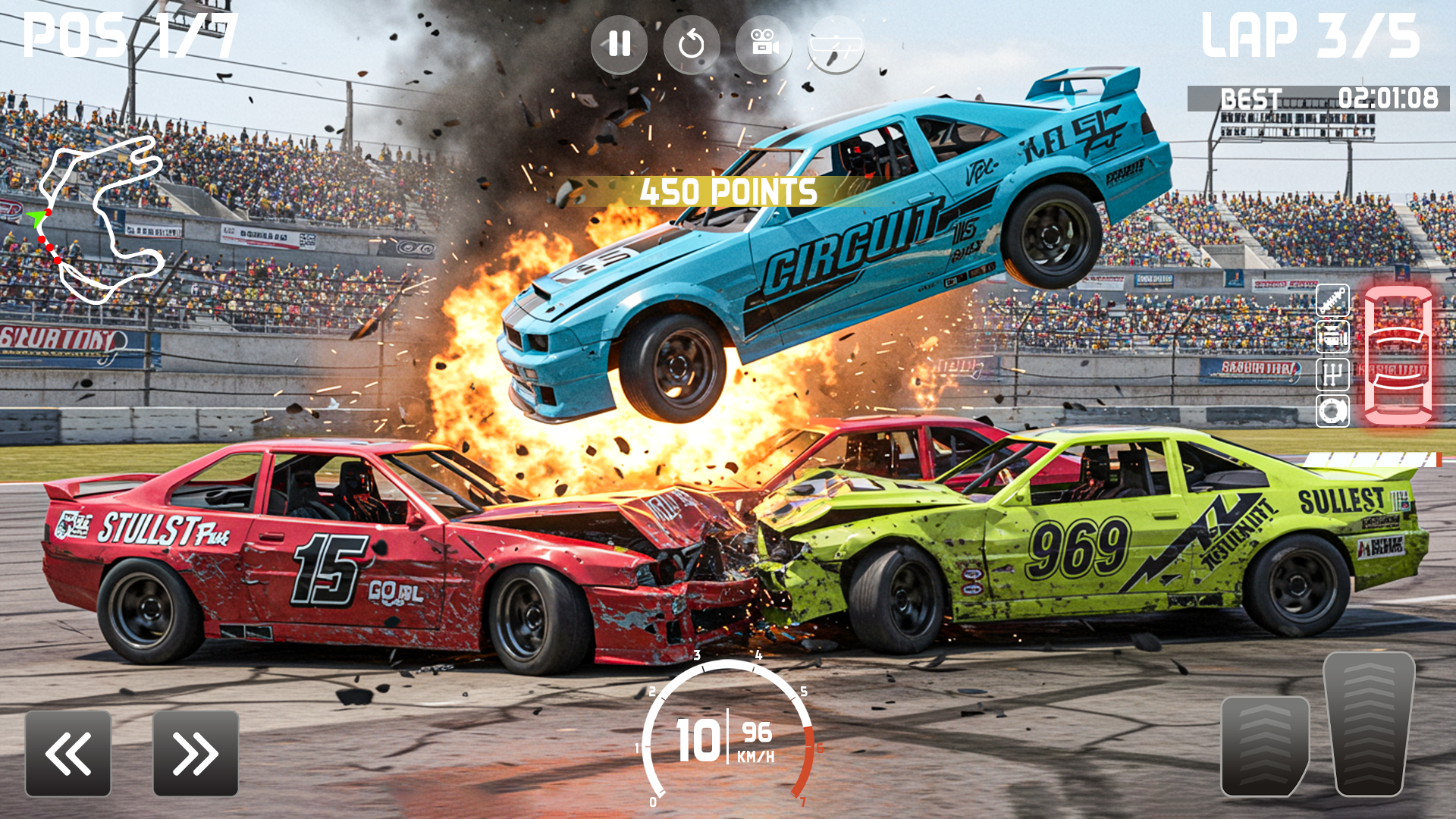The image size is (1456, 819).
Task: Click the POS 1/7 position indicator
Action: point(127,34)
